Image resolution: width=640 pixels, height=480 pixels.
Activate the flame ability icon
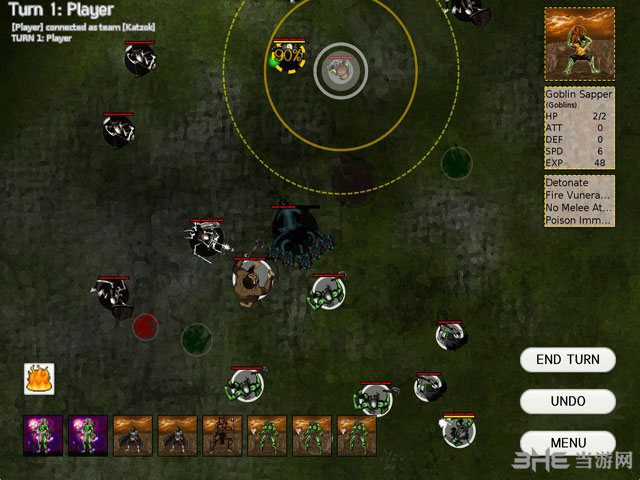click(39, 379)
